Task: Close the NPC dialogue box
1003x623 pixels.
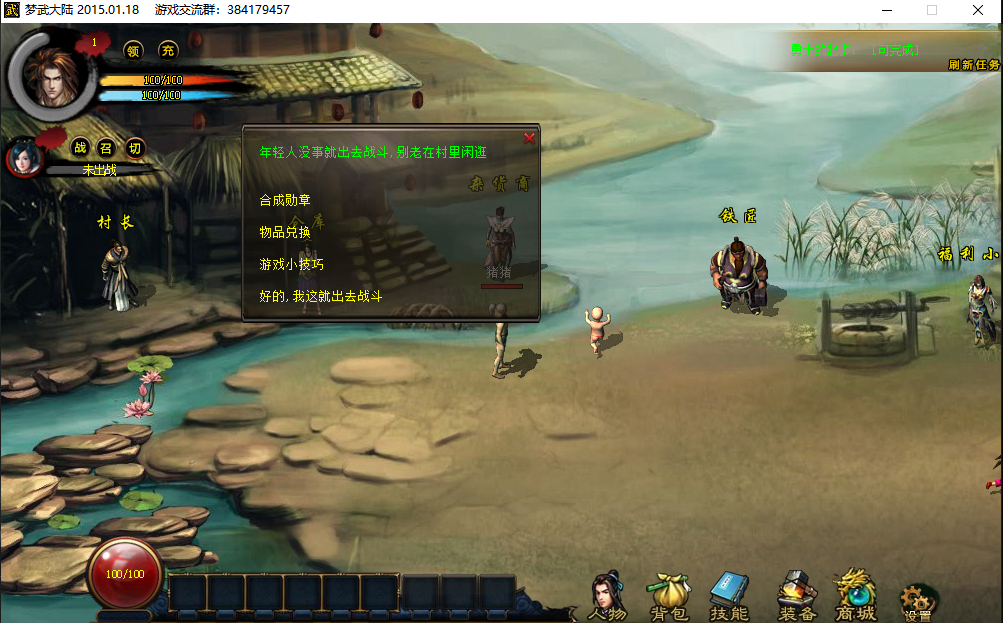Action: pos(529,138)
